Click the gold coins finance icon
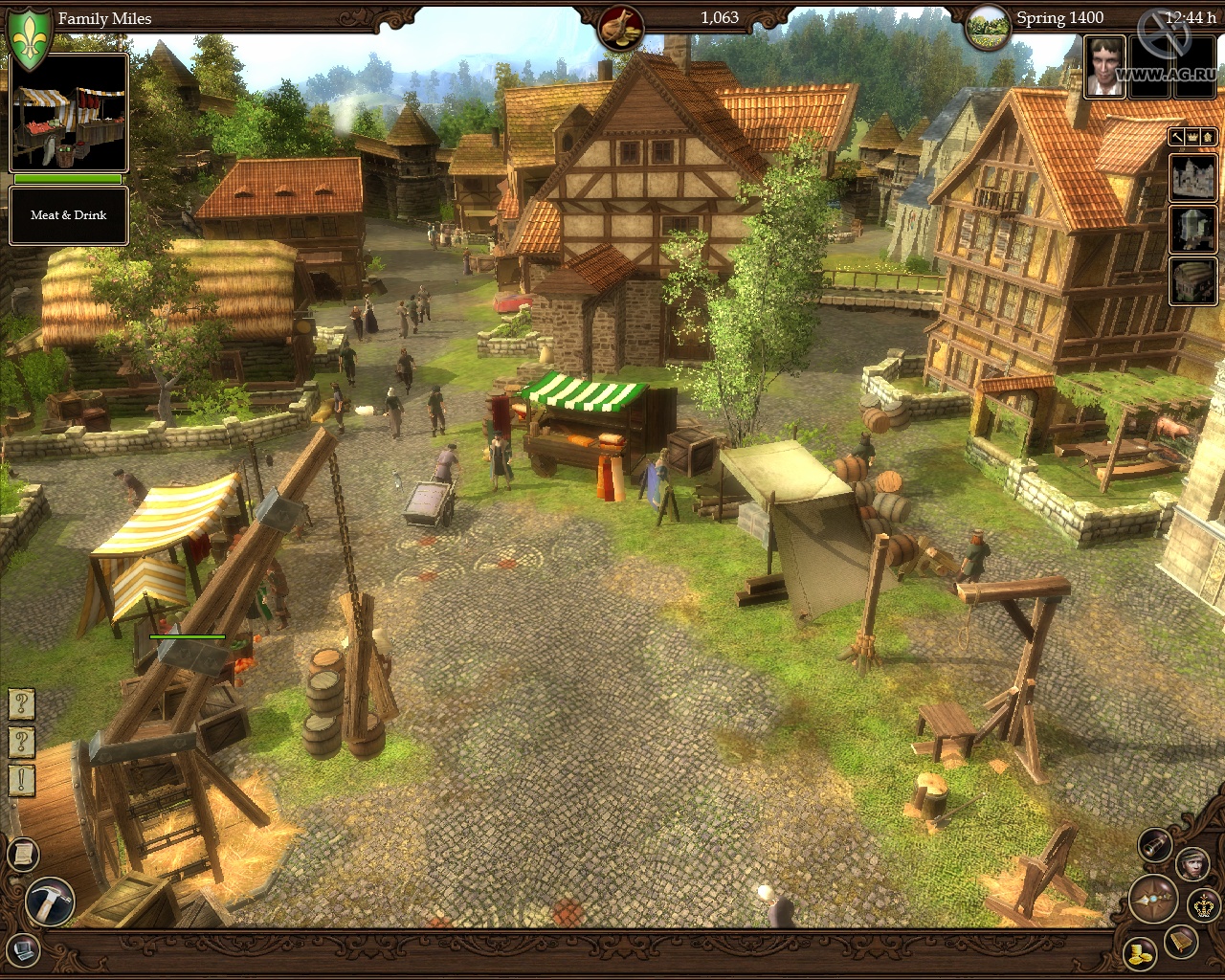 coord(1141,954)
